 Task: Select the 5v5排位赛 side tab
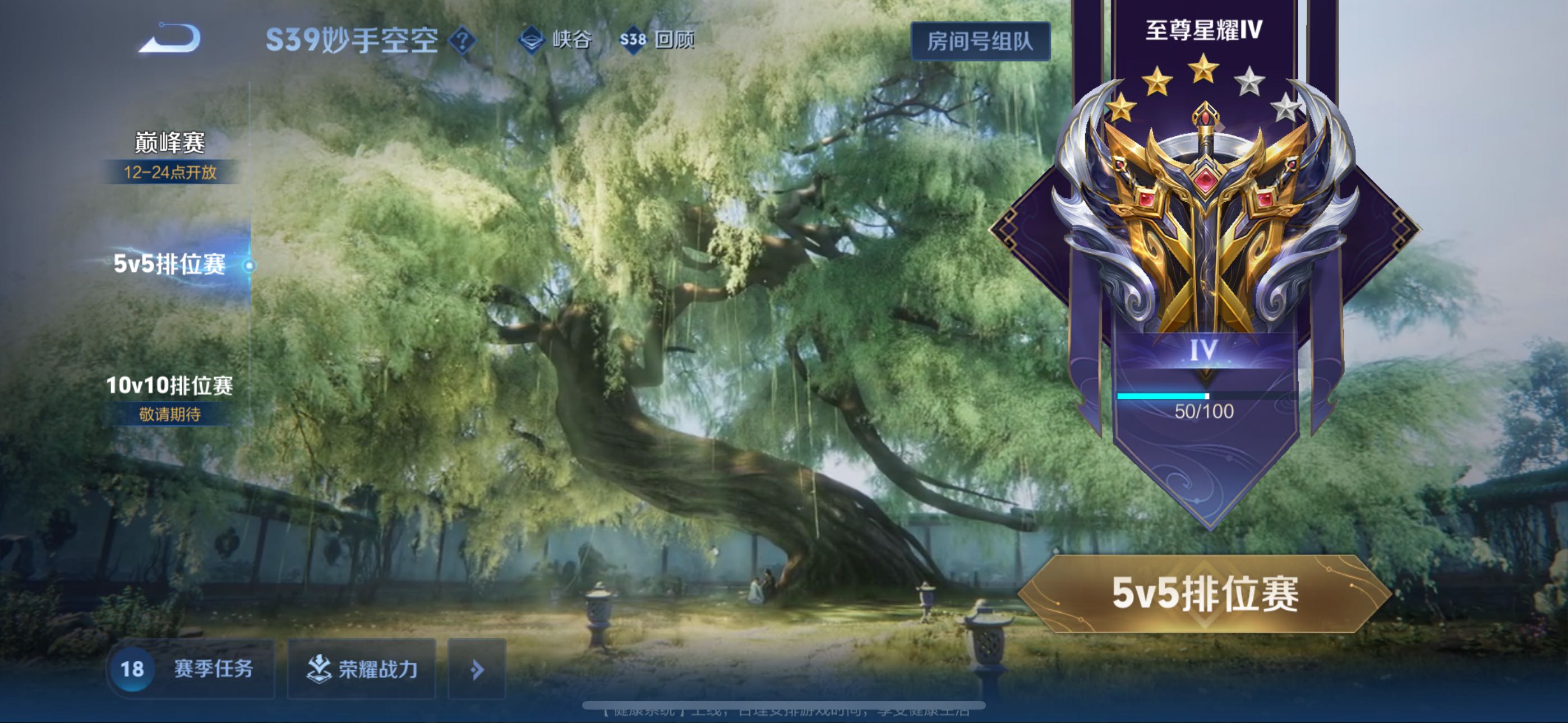(x=170, y=264)
